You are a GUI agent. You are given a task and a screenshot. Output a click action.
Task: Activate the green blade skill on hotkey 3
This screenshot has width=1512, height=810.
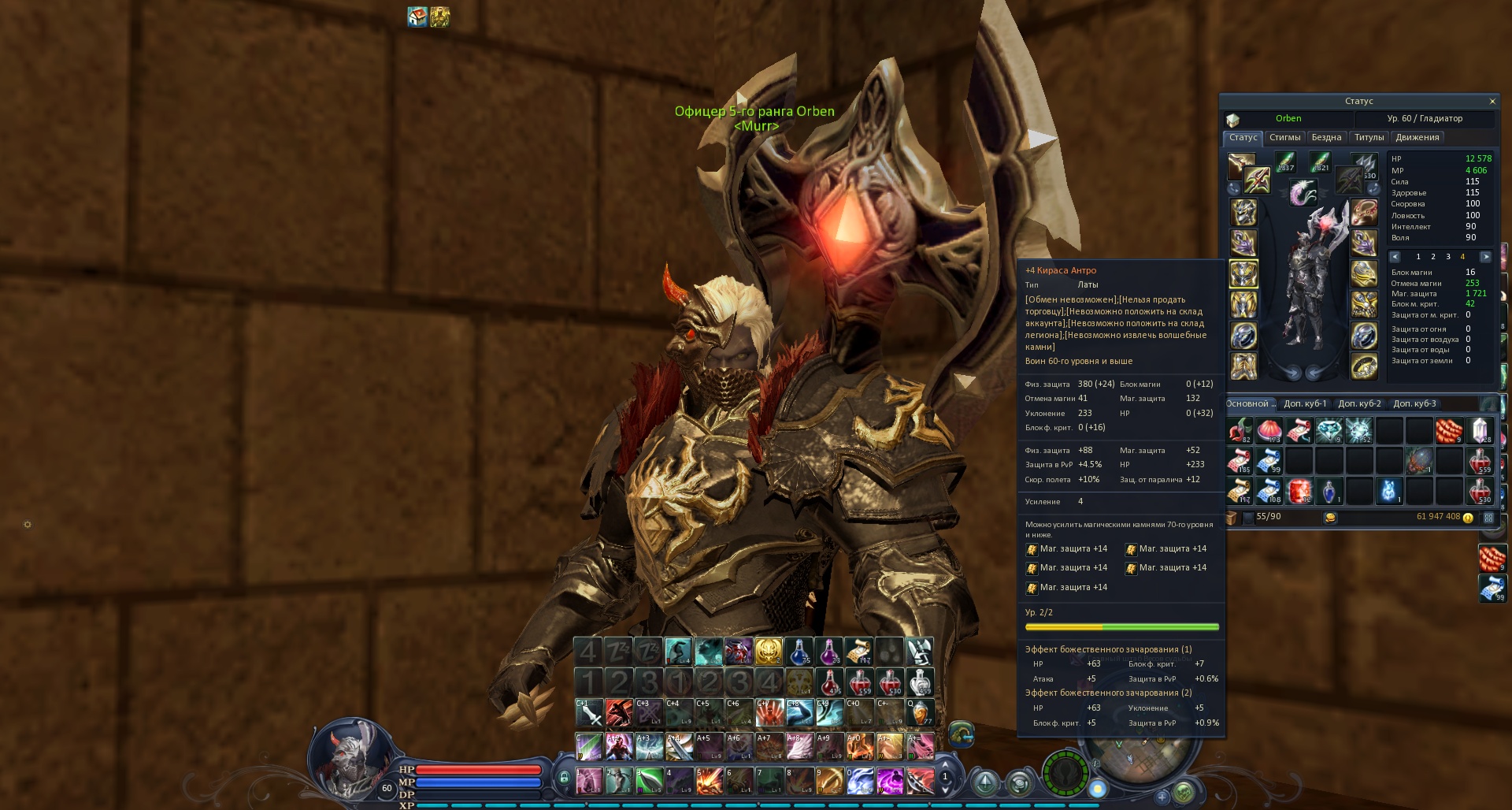point(648,781)
